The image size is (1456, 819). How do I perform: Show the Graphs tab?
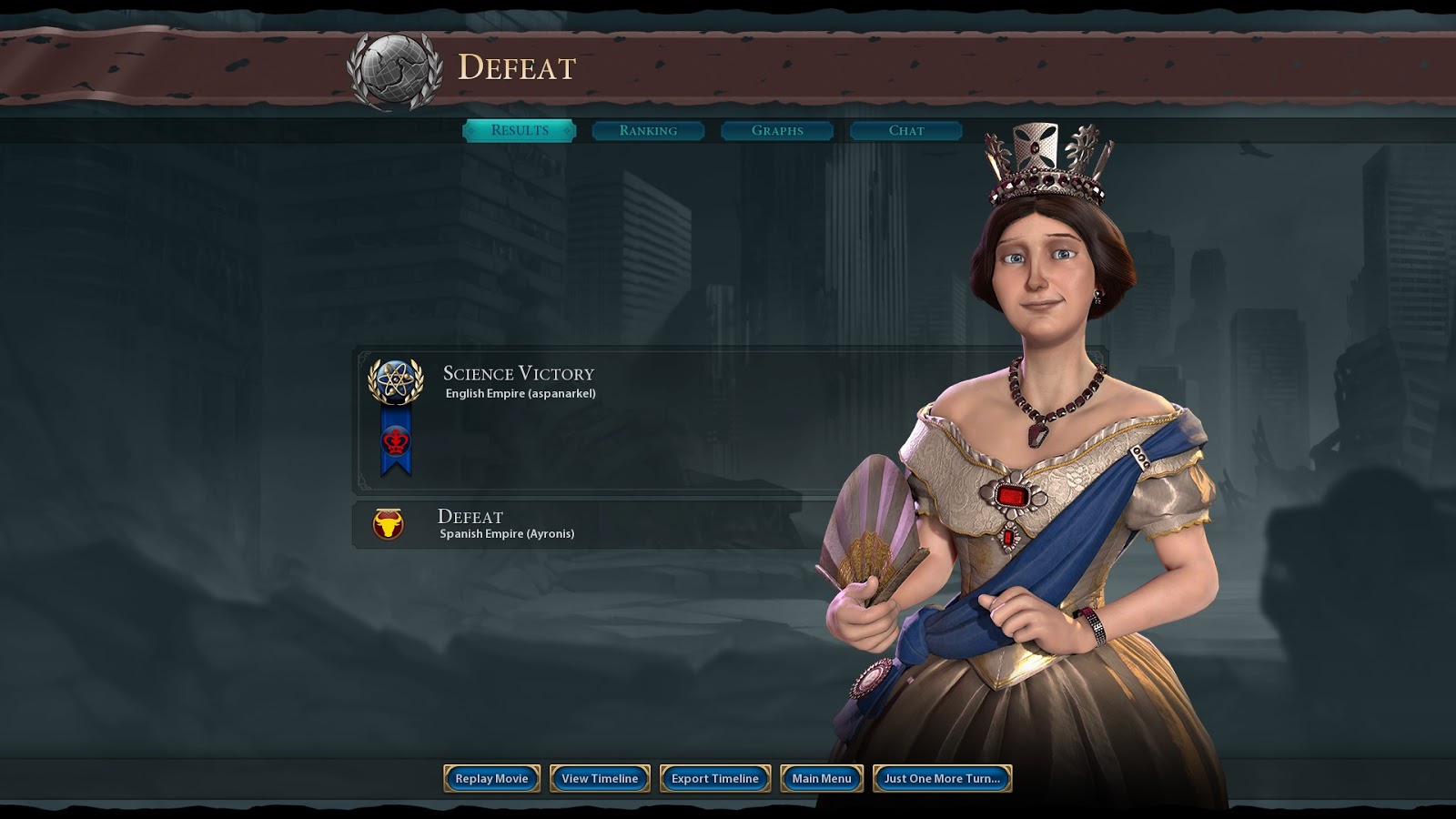(x=777, y=131)
